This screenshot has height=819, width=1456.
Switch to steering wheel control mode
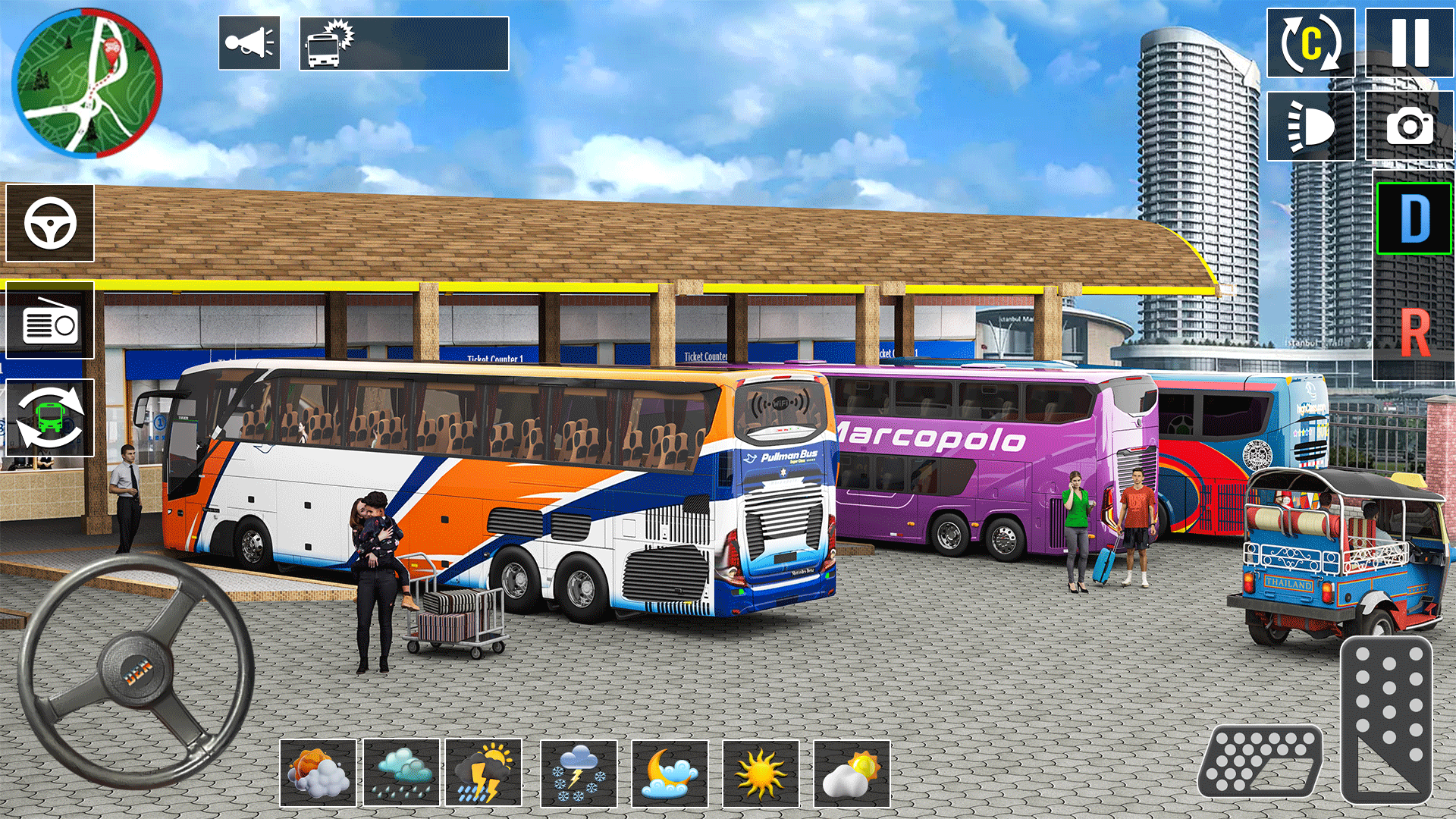pyautogui.click(x=48, y=224)
